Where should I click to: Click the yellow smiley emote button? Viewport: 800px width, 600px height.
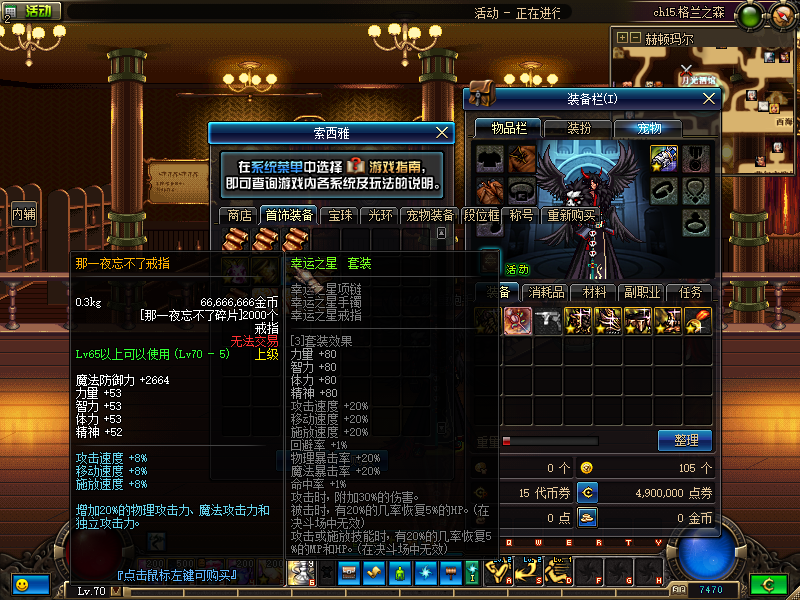coord(20,584)
